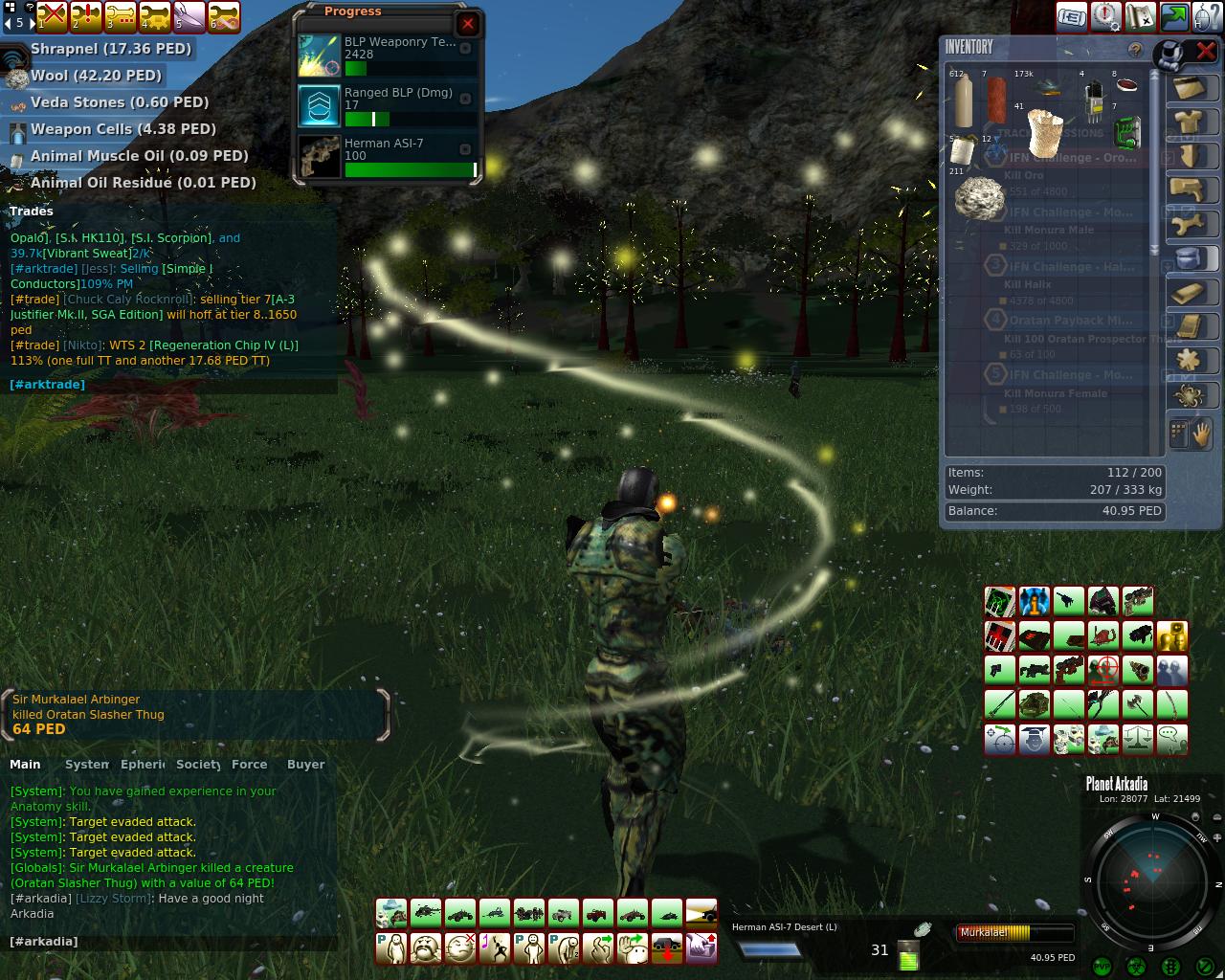Screen dimensions: 1225x980
Task: Open the Buyer chat tab
Action: [306, 765]
